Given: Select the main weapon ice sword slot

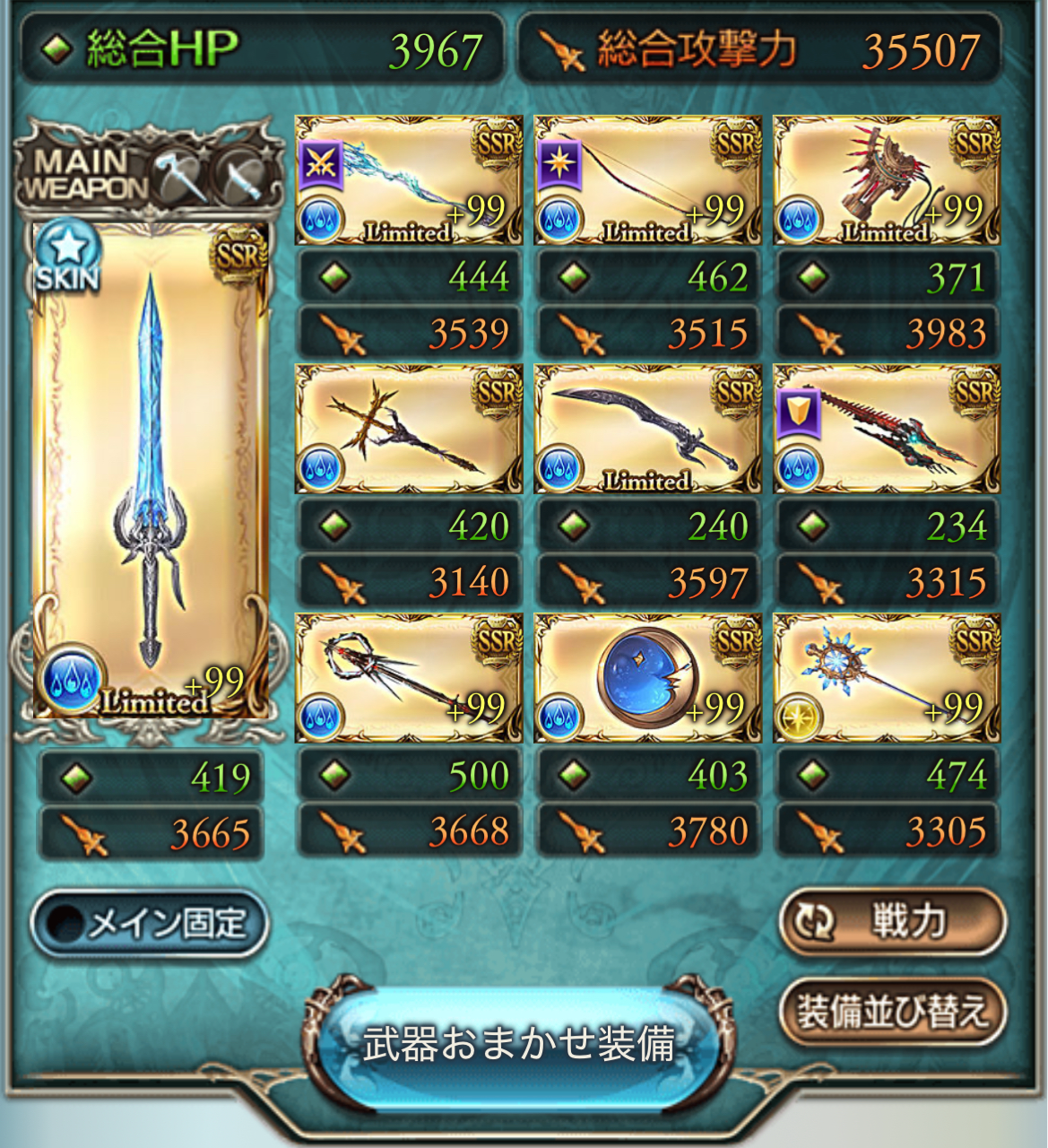Looking at the screenshot, I should [x=150, y=471].
